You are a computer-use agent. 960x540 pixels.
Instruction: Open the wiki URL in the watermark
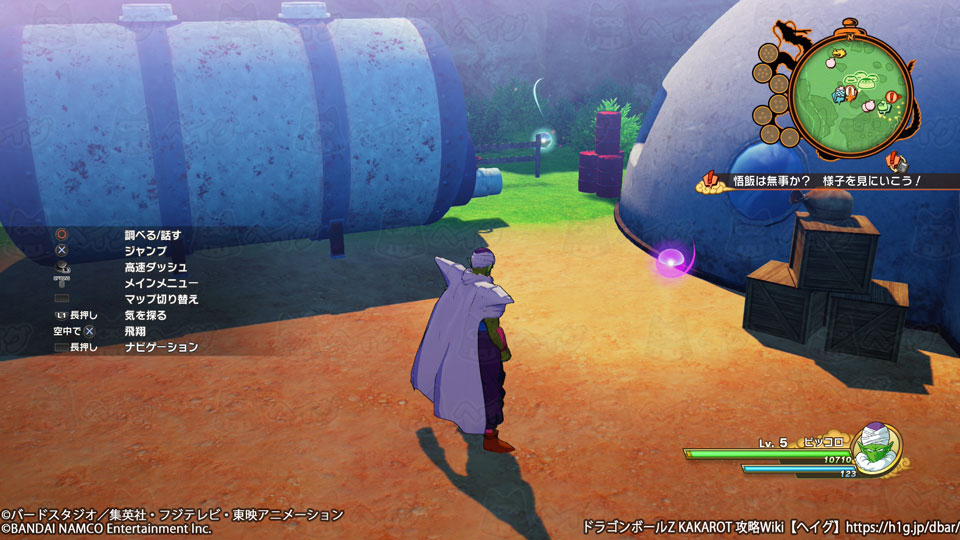[899, 525]
